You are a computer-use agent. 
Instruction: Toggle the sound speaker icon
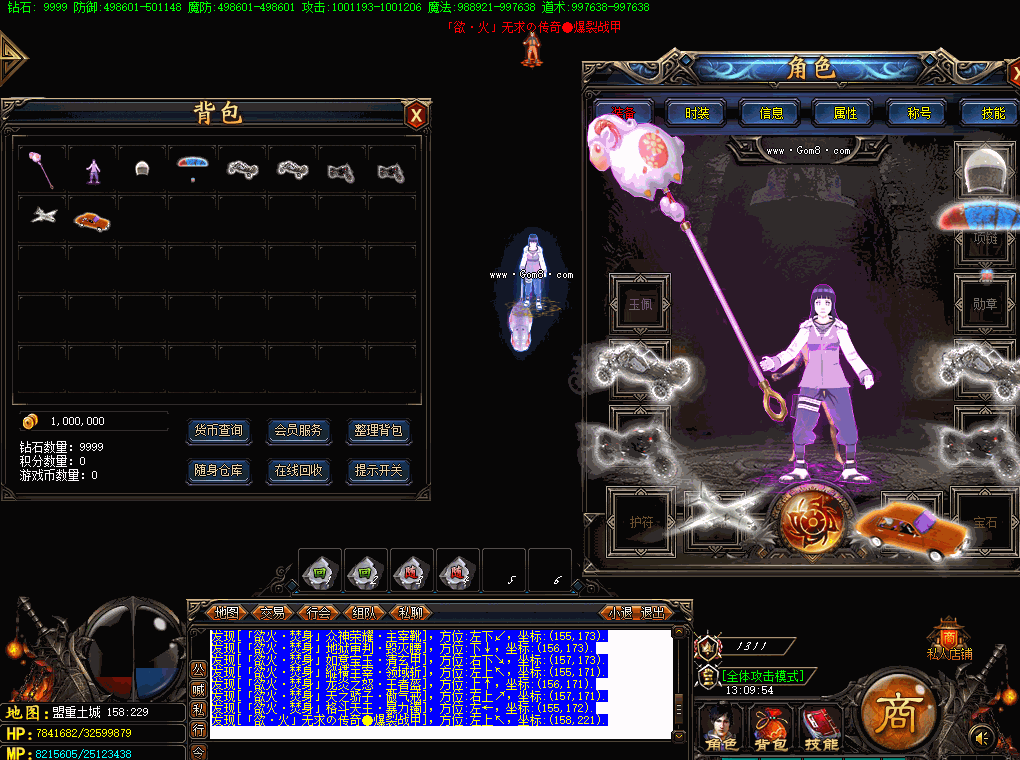pyautogui.click(x=982, y=738)
